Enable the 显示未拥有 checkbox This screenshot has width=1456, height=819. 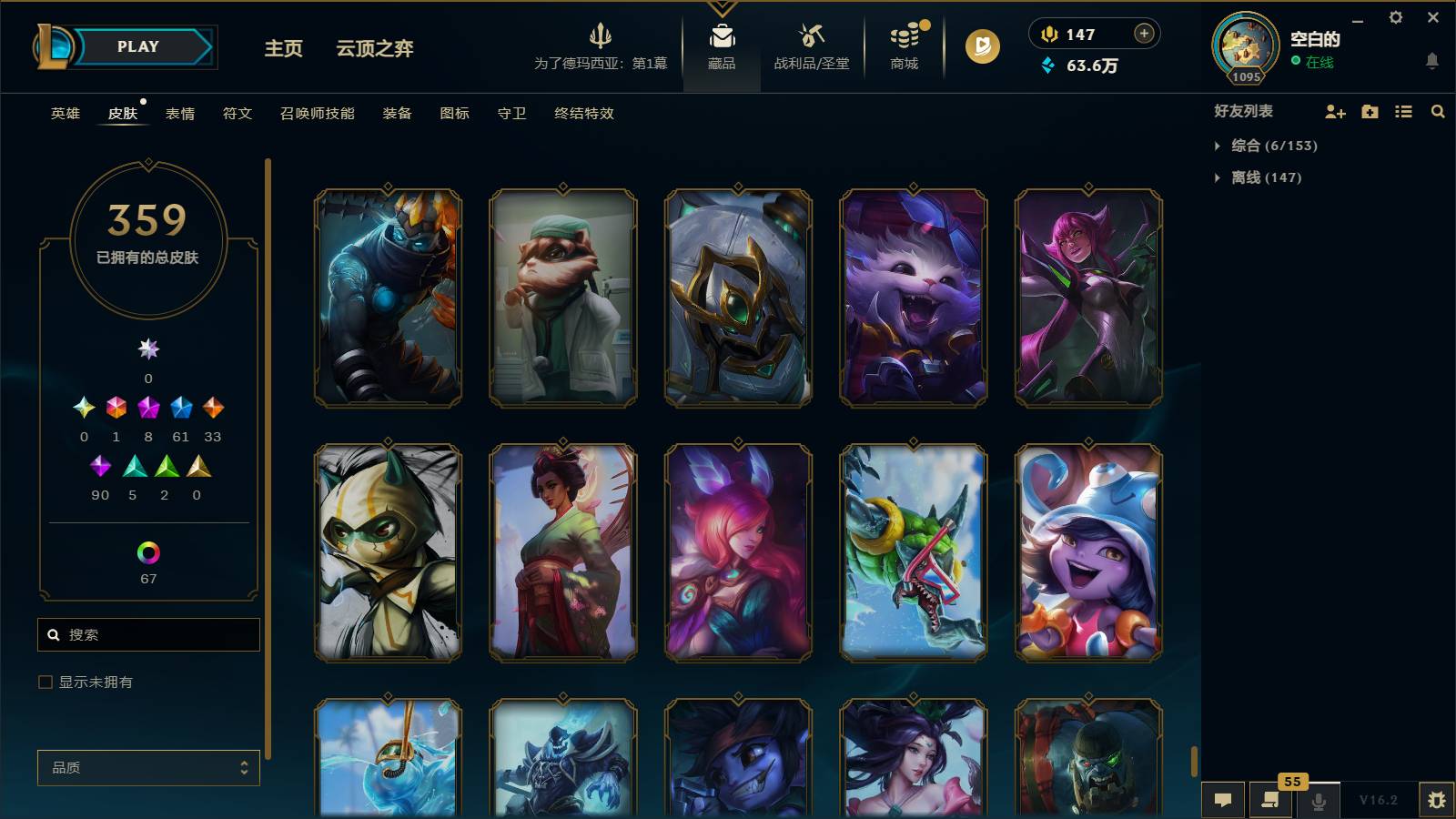tap(44, 681)
